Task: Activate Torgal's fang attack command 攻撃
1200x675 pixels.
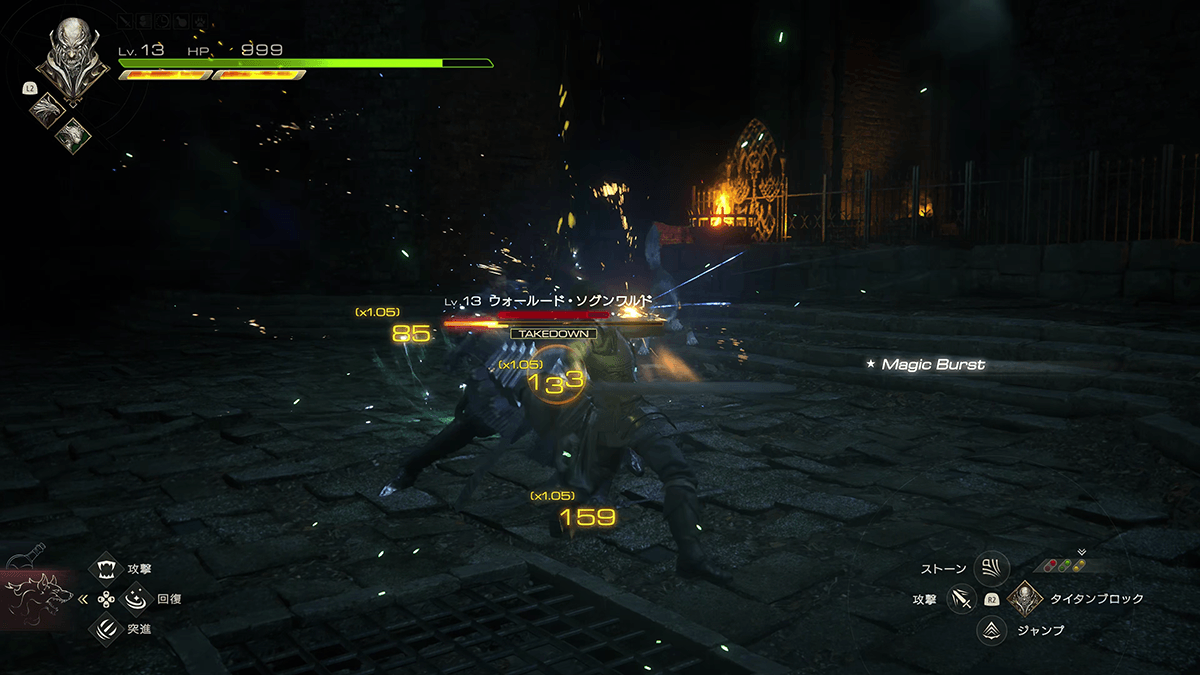Action: [x=105, y=569]
